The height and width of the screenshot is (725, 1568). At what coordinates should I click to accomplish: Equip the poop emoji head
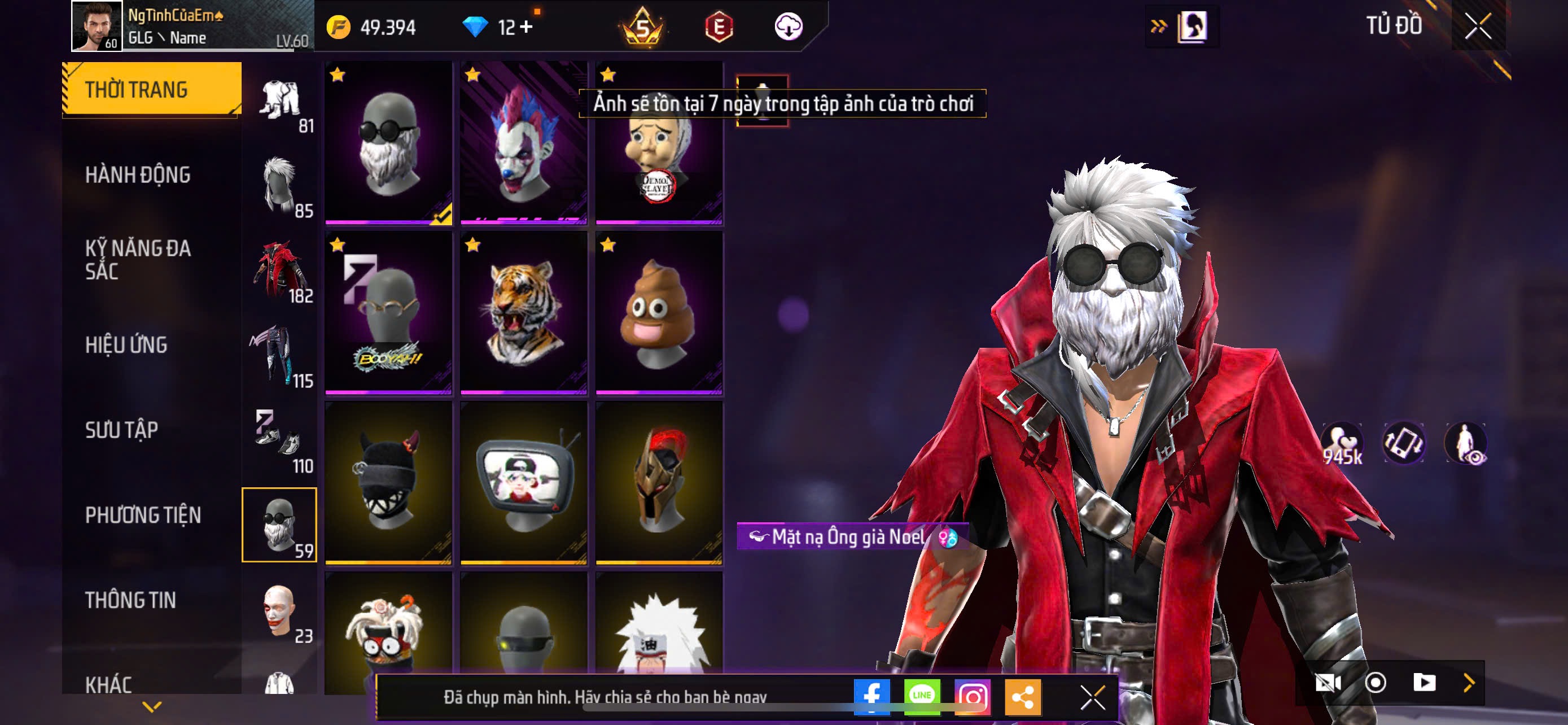659,313
